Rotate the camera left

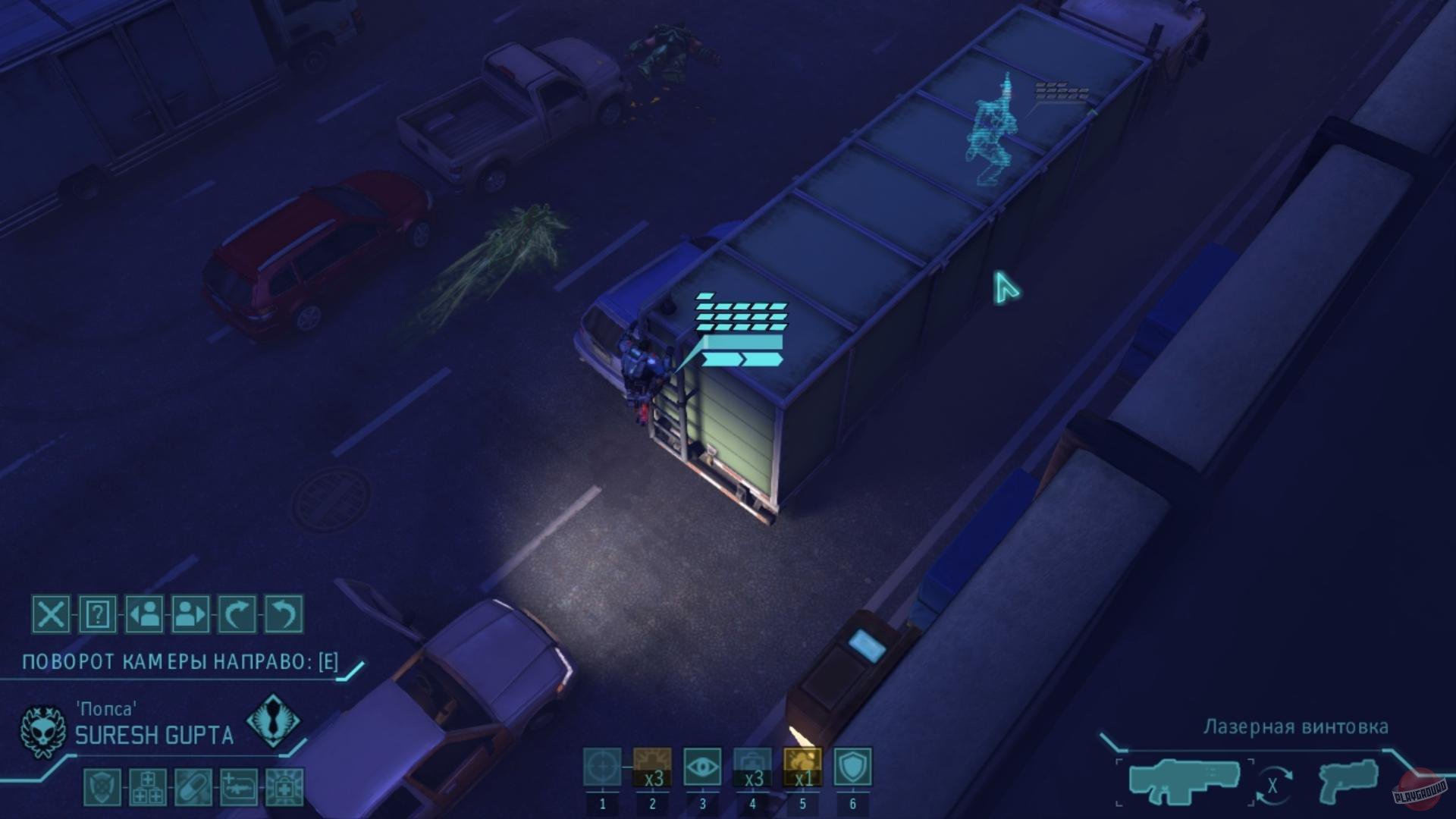pyautogui.click(x=284, y=613)
